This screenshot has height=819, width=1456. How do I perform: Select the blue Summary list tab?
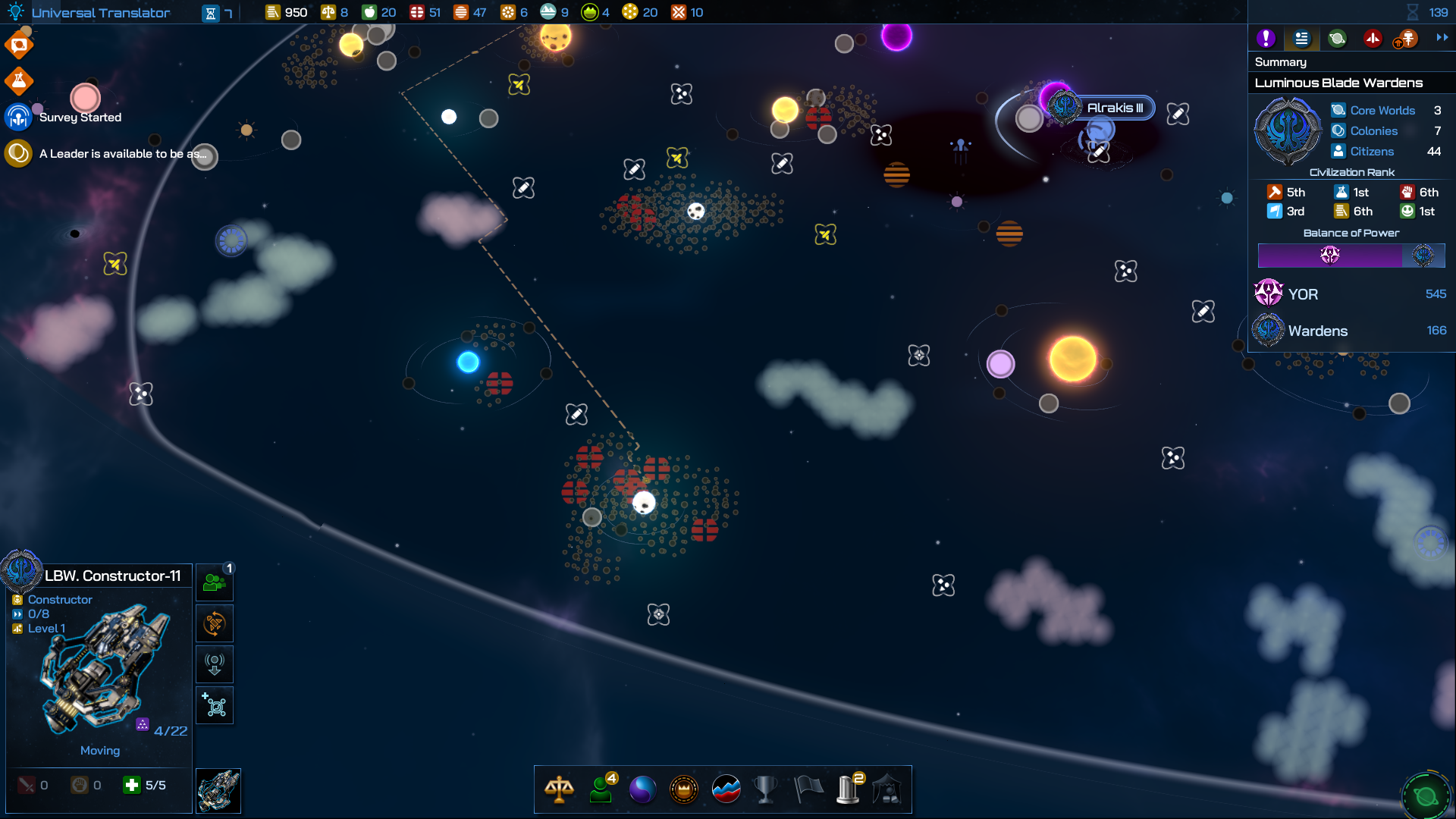pyautogui.click(x=1301, y=39)
